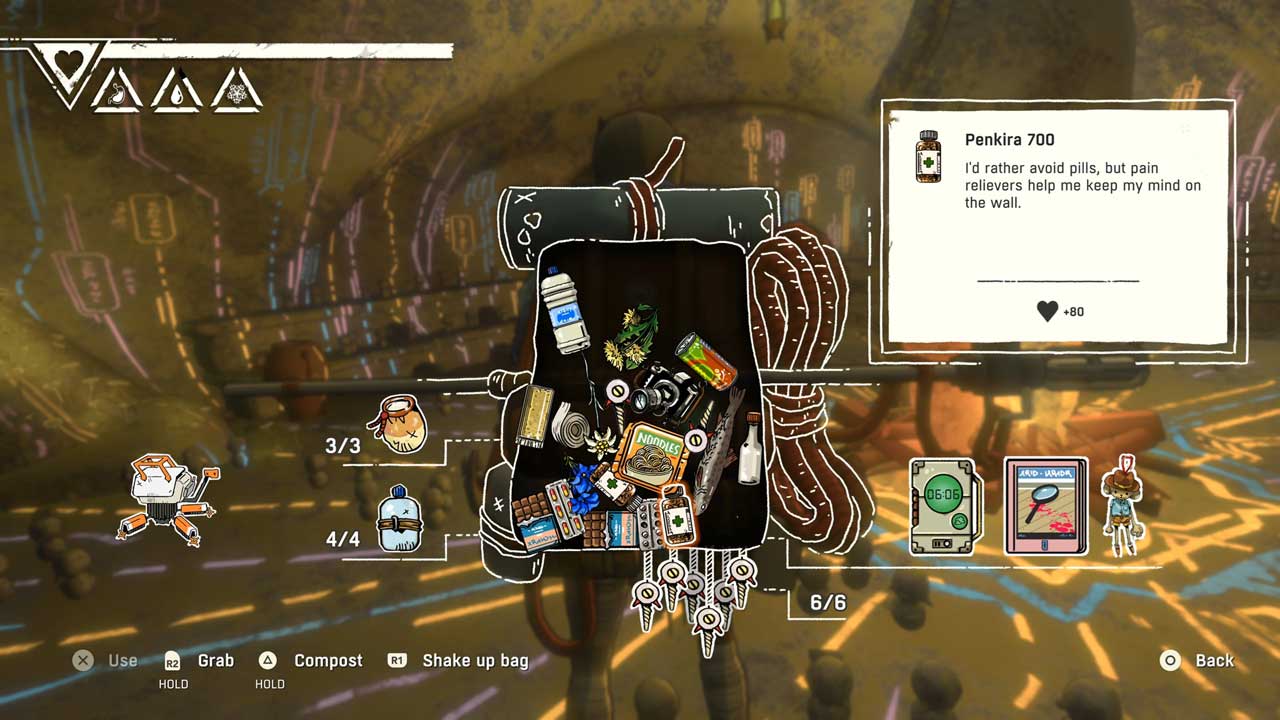Open the journal with the magnifying glass cover
The width and height of the screenshot is (1280, 720).
coord(1045,506)
